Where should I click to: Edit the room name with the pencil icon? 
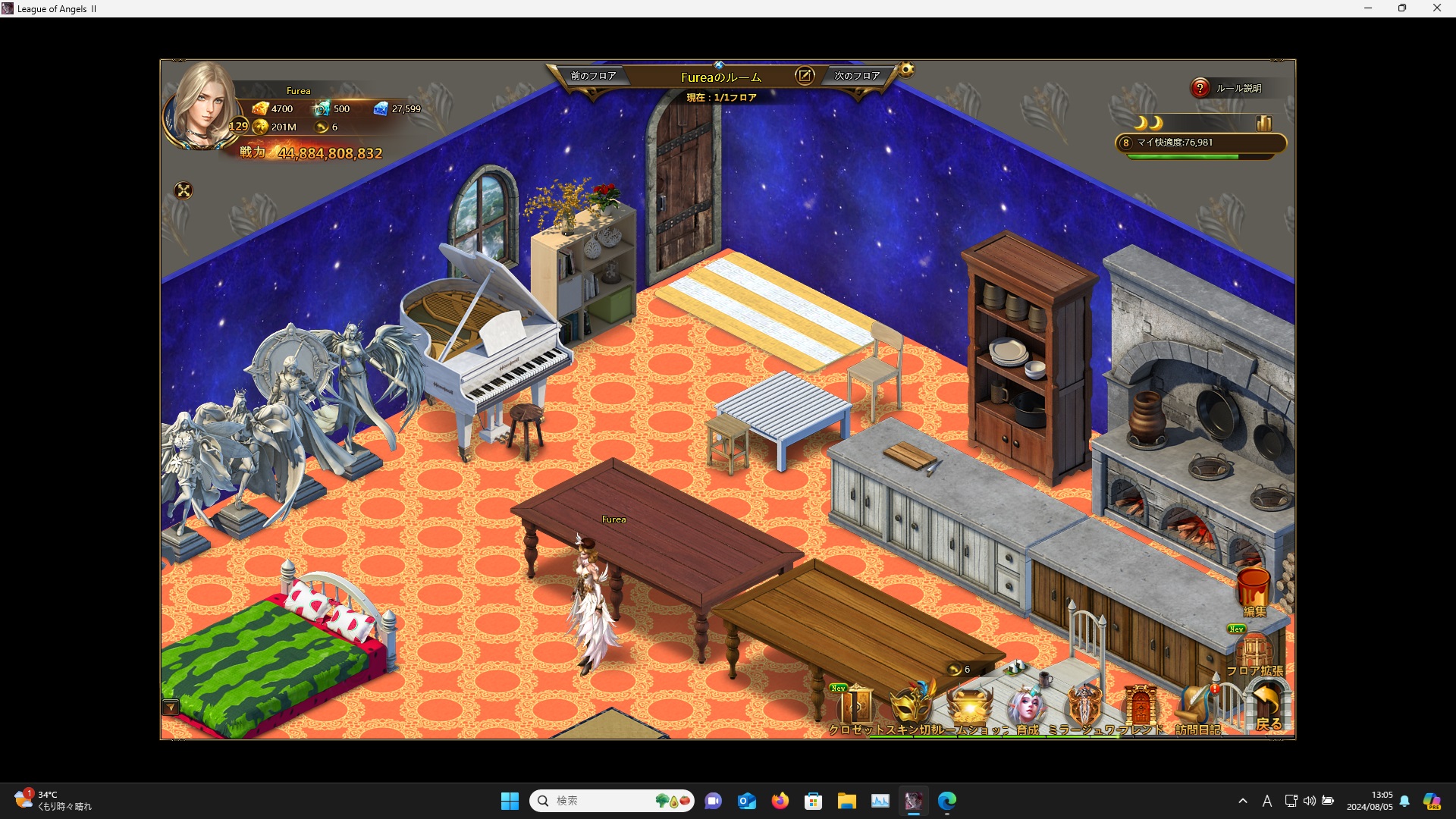point(804,76)
